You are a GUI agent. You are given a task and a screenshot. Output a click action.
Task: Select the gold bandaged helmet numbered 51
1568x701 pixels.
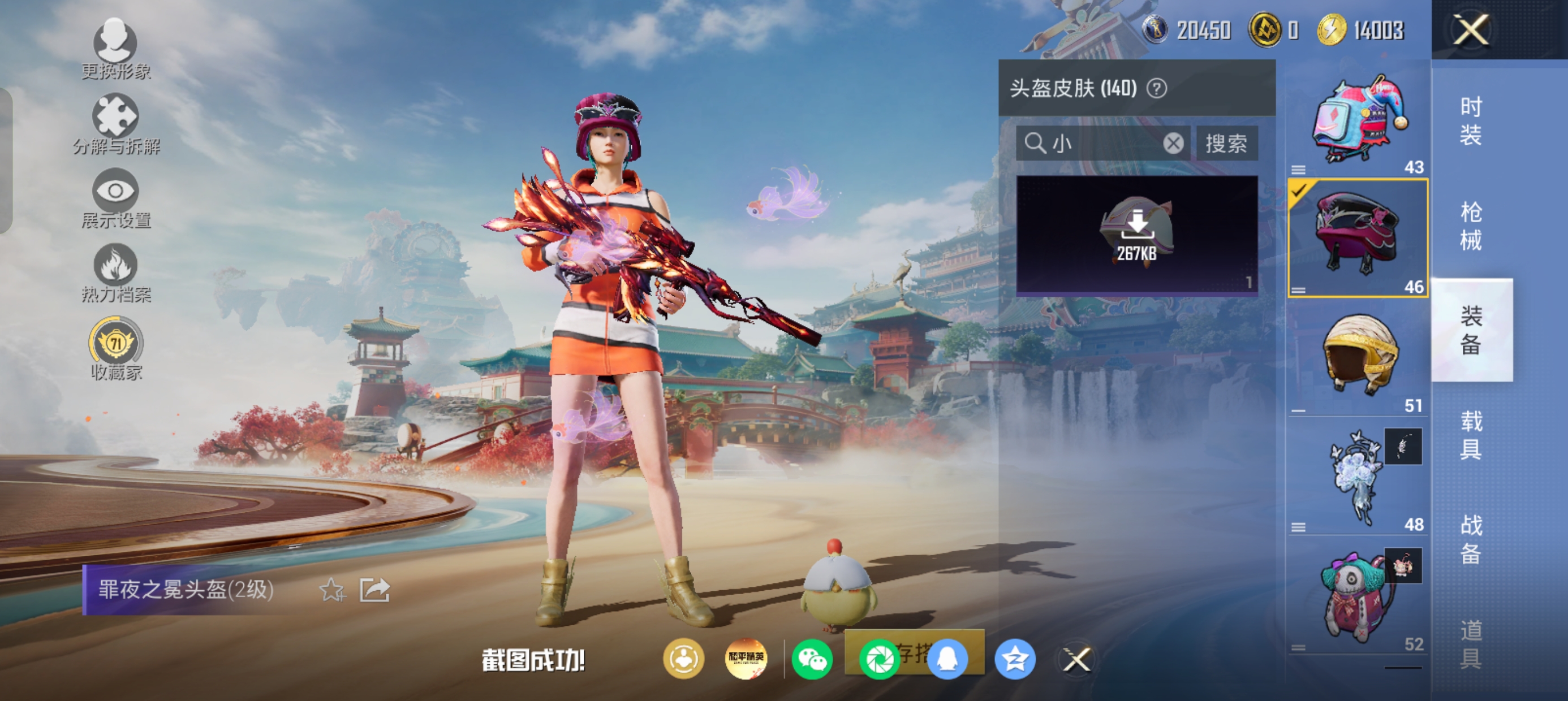(x=1358, y=356)
